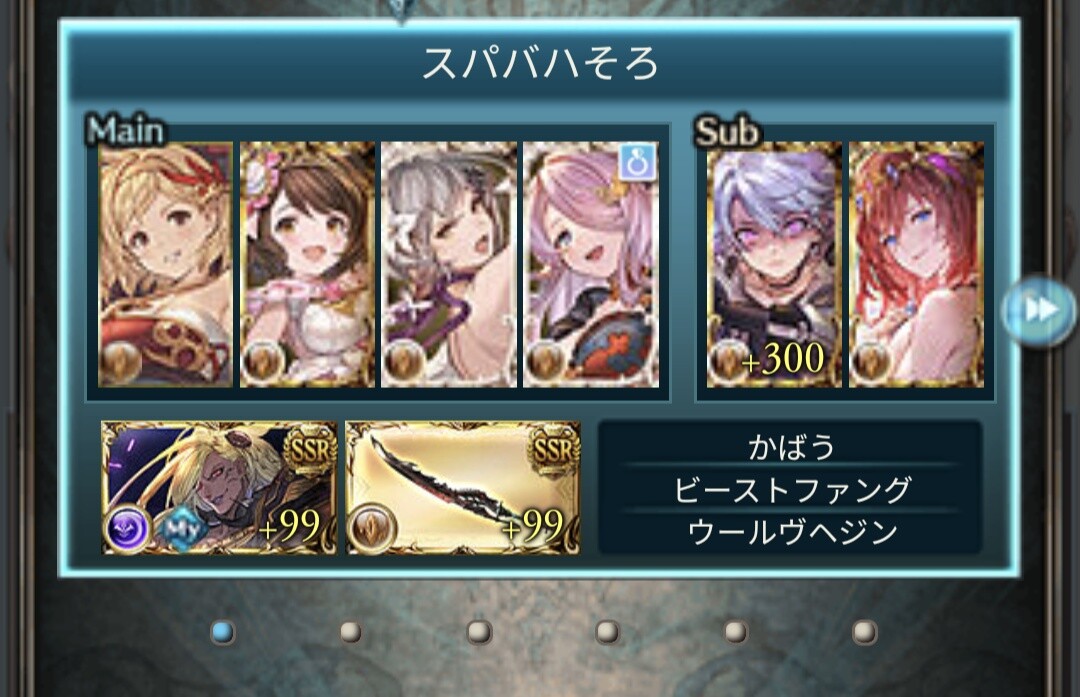
Task: Switch to the second party page dot
Action: [350, 631]
